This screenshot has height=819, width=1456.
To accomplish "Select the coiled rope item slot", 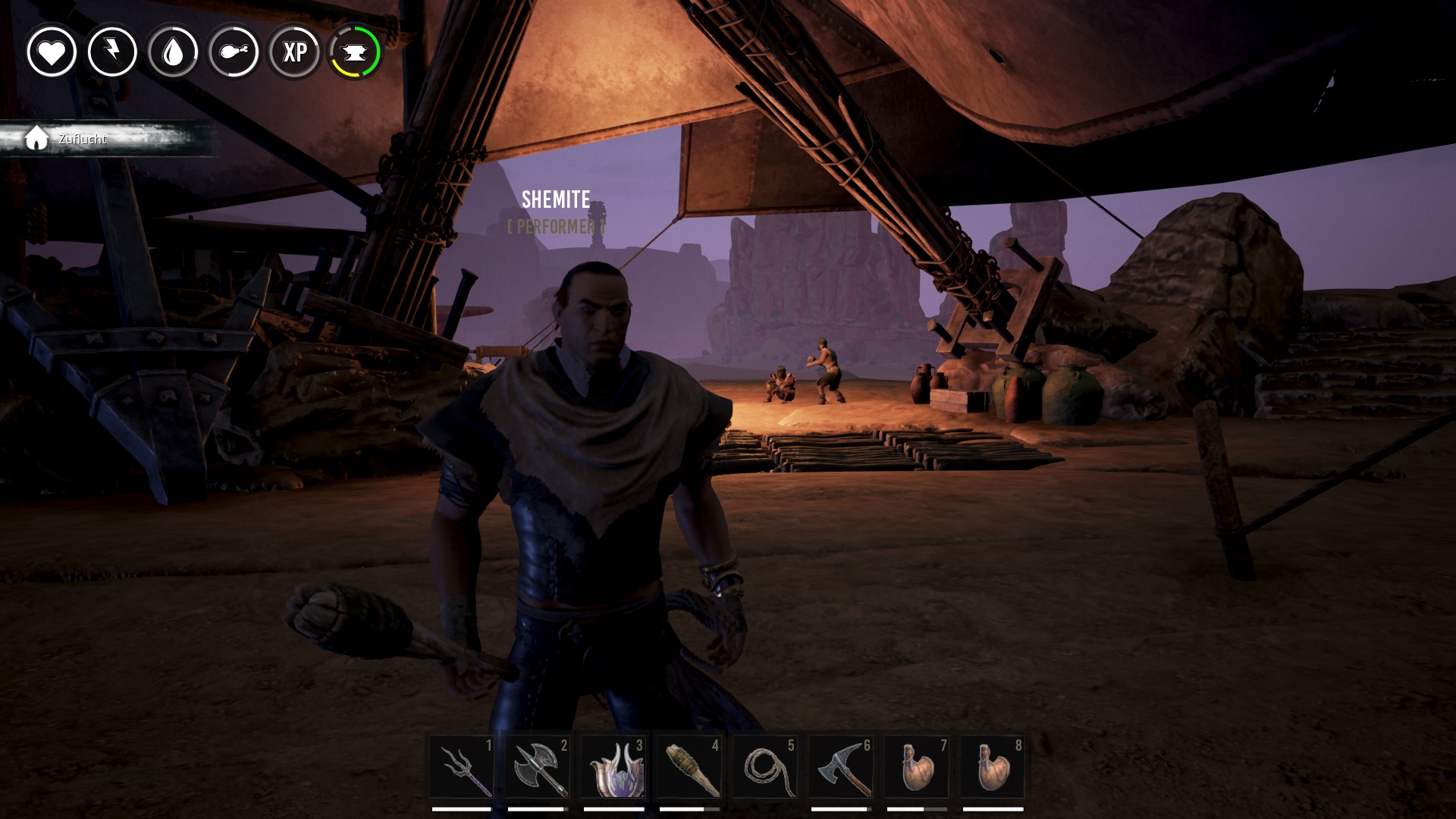I will click(765, 767).
